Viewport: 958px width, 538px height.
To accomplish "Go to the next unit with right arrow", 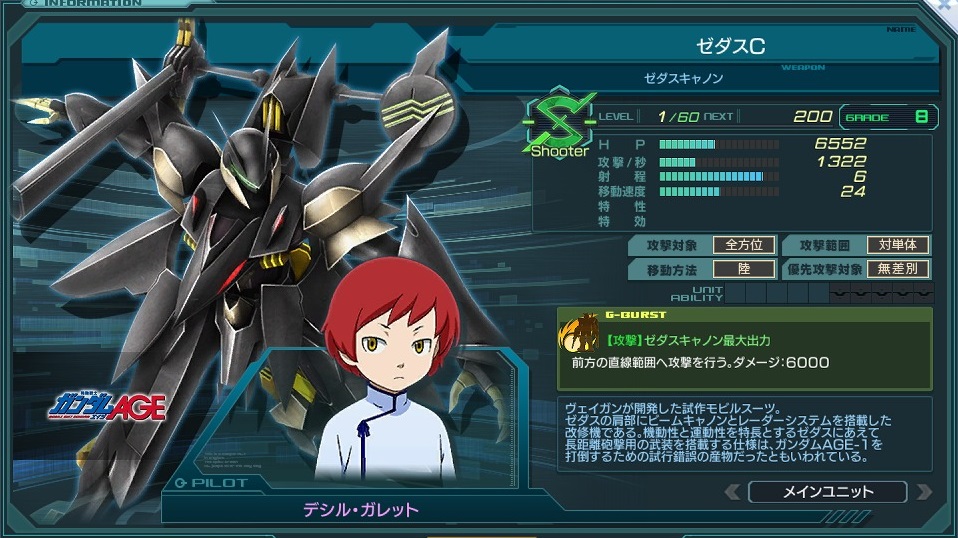I will [923, 491].
